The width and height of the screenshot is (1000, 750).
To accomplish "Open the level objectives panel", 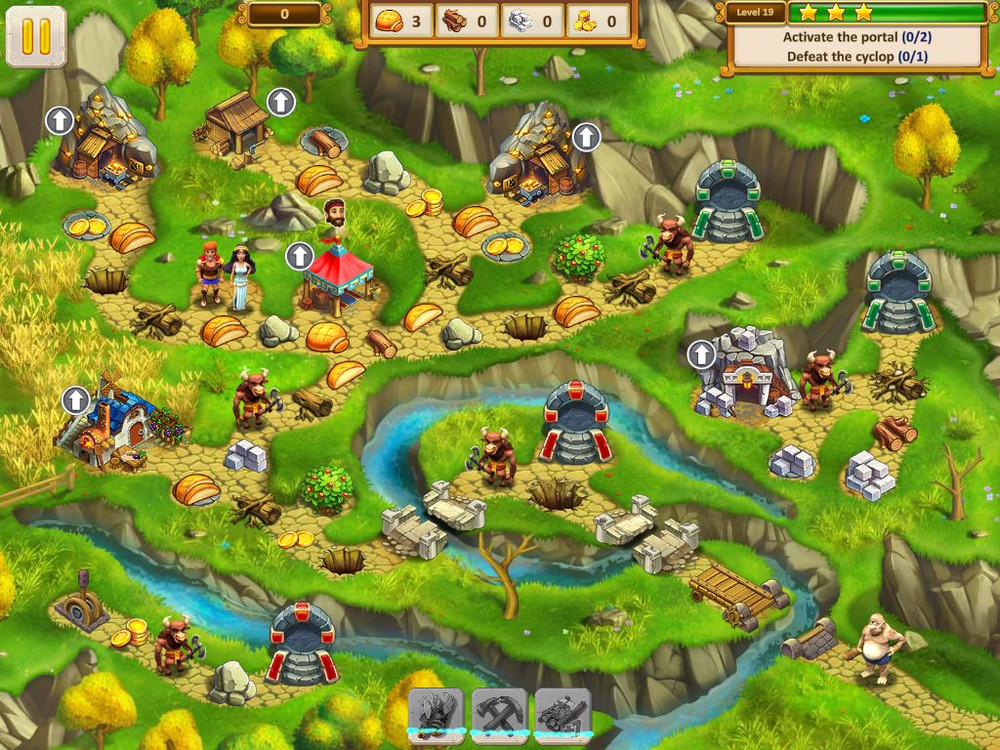I will click(856, 46).
